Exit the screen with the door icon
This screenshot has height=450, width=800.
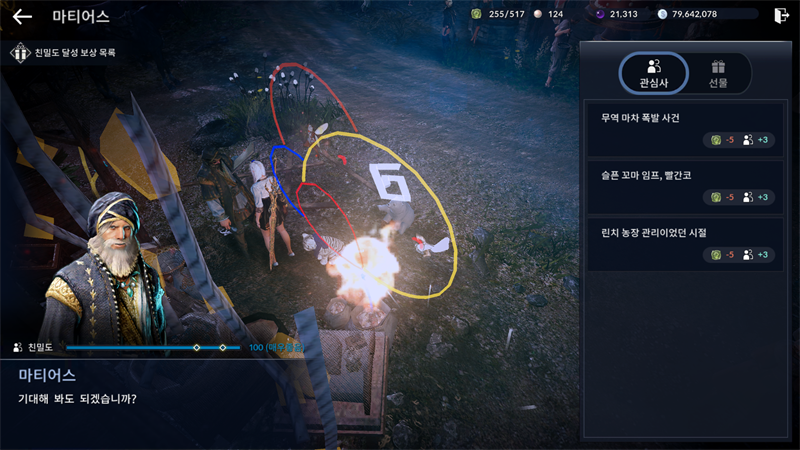tap(780, 15)
